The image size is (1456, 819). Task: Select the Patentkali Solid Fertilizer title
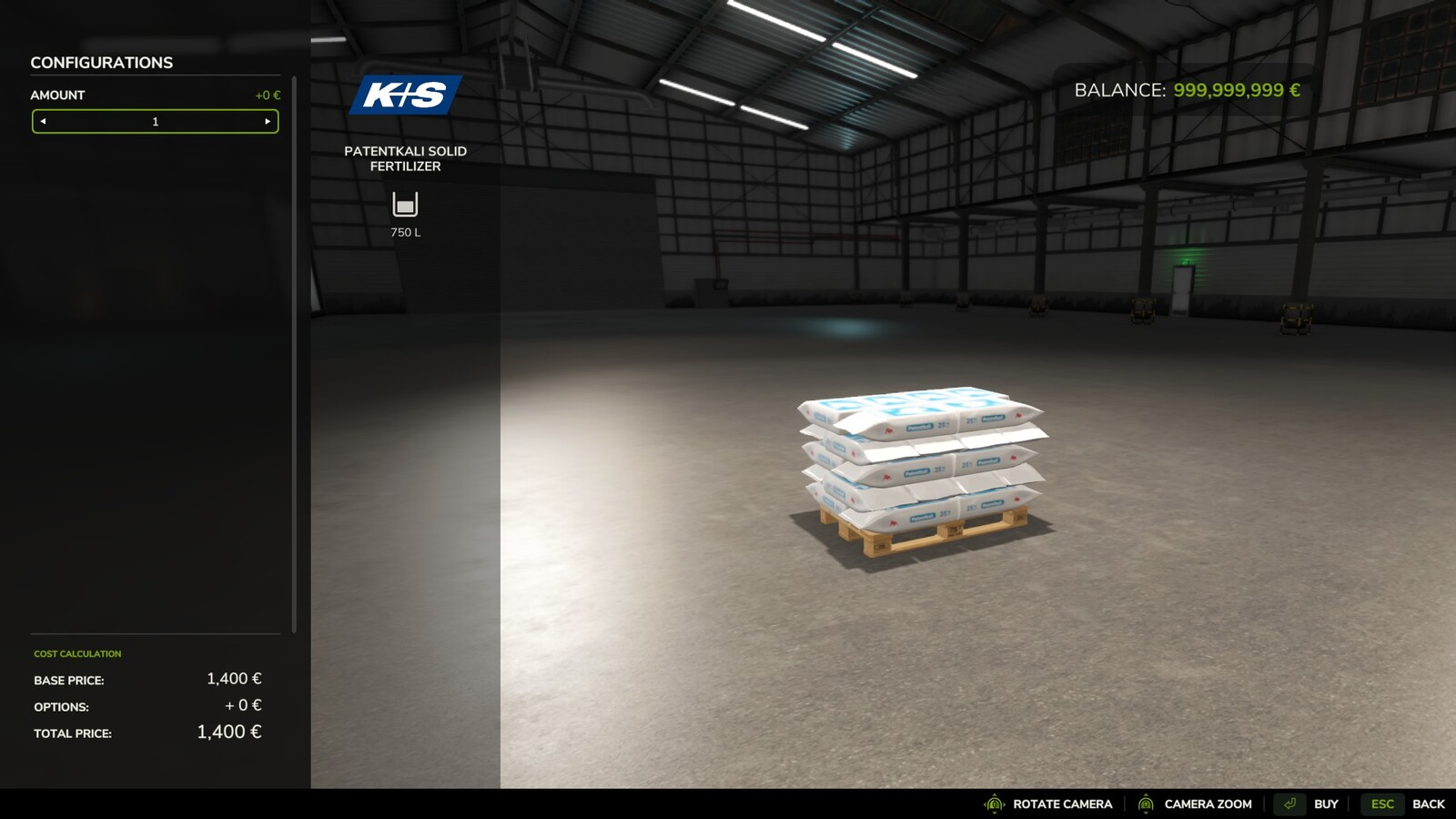(x=405, y=158)
